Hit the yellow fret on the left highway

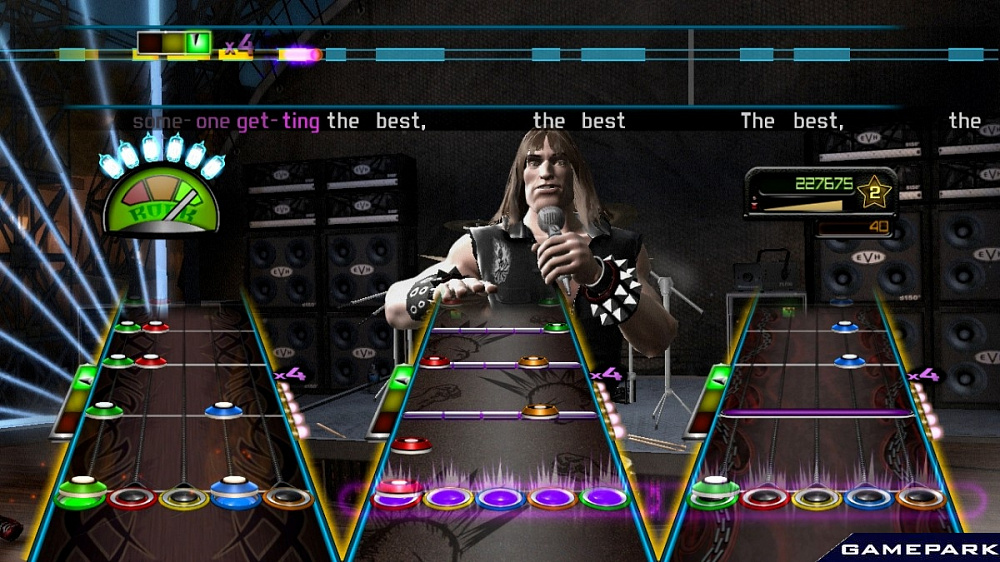pyautogui.click(x=184, y=497)
